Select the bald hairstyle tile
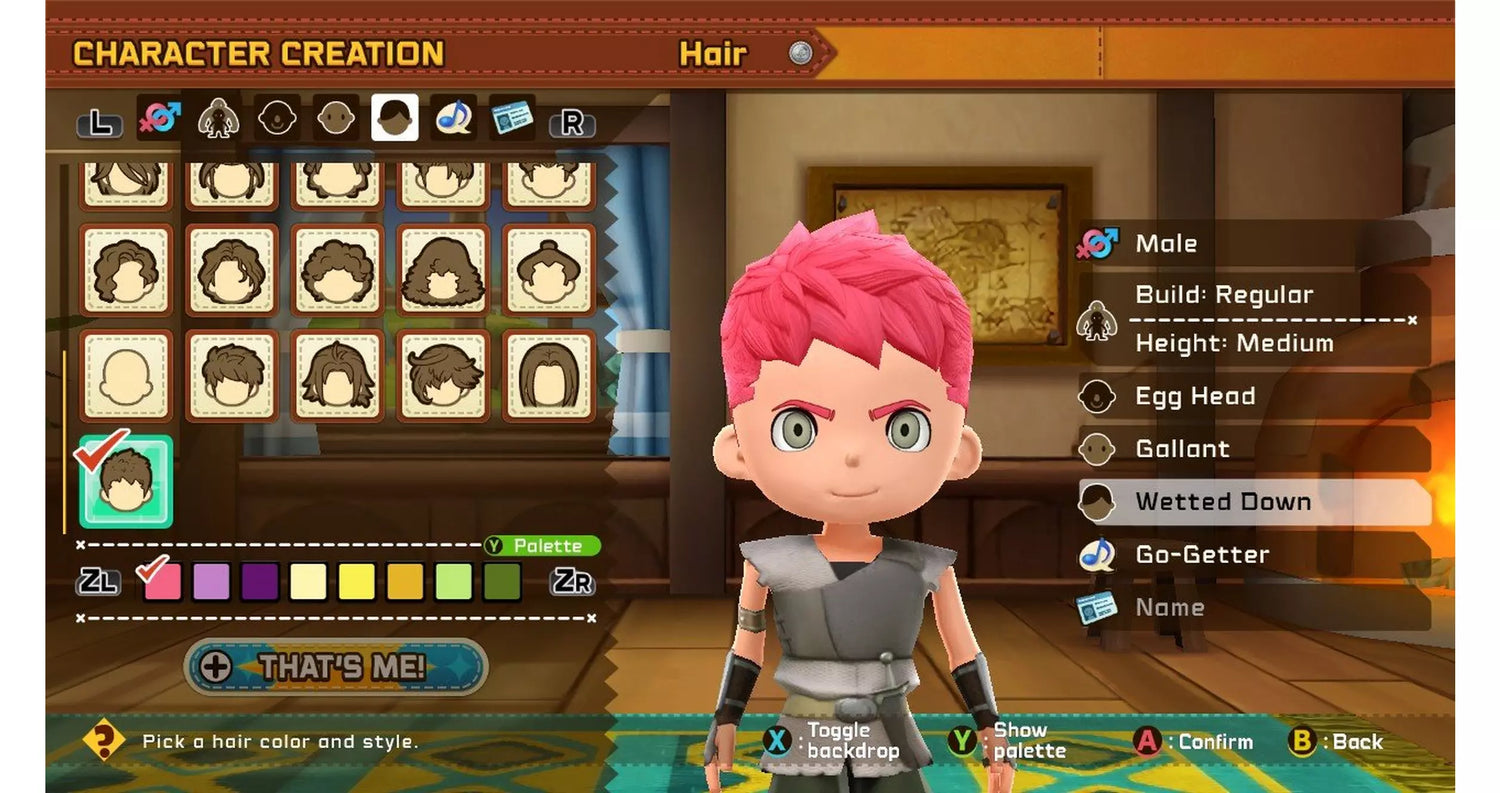Screen dimensions: 1500x793 coord(126,375)
